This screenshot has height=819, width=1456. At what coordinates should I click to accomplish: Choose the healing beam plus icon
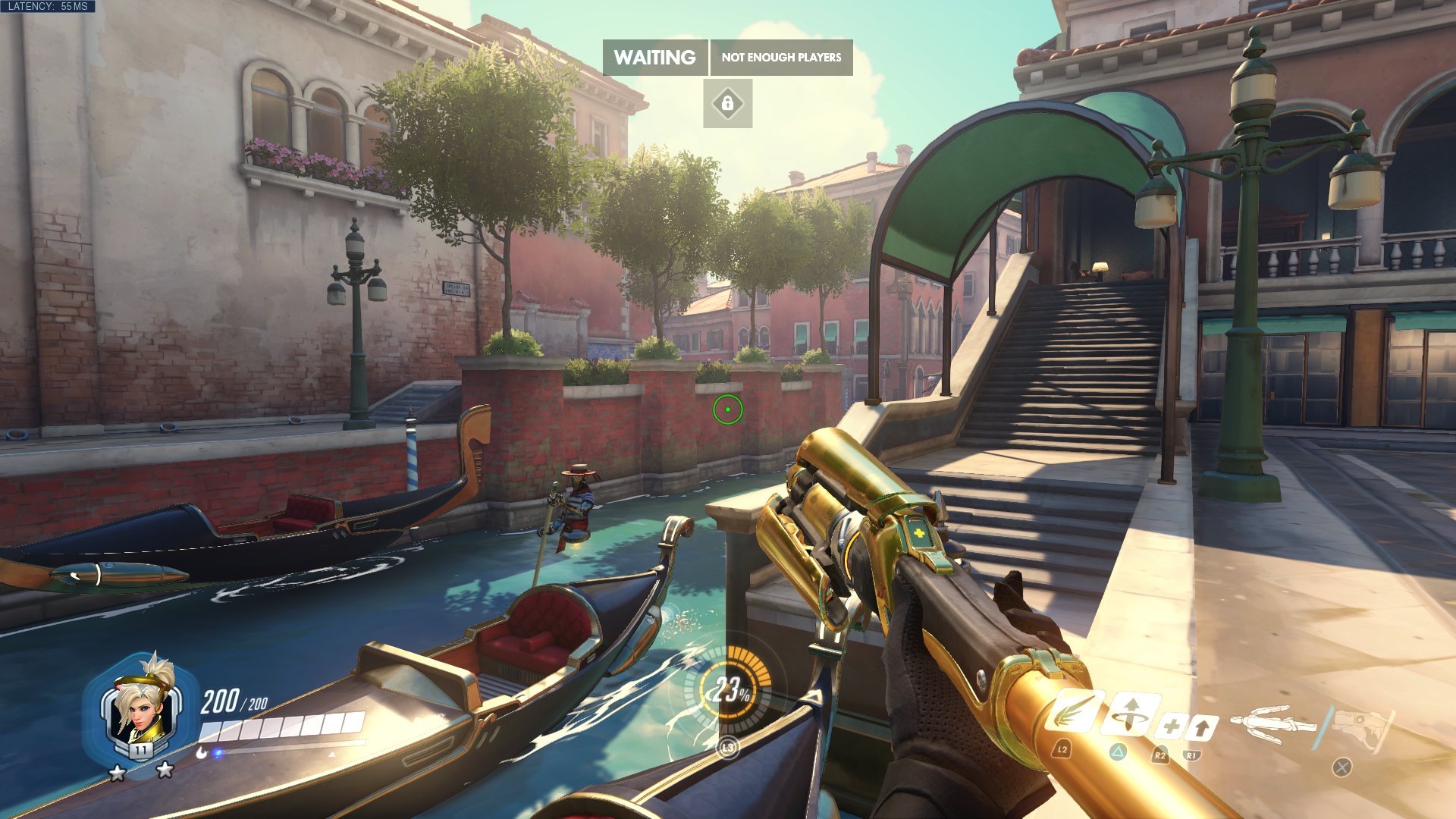(1170, 727)
